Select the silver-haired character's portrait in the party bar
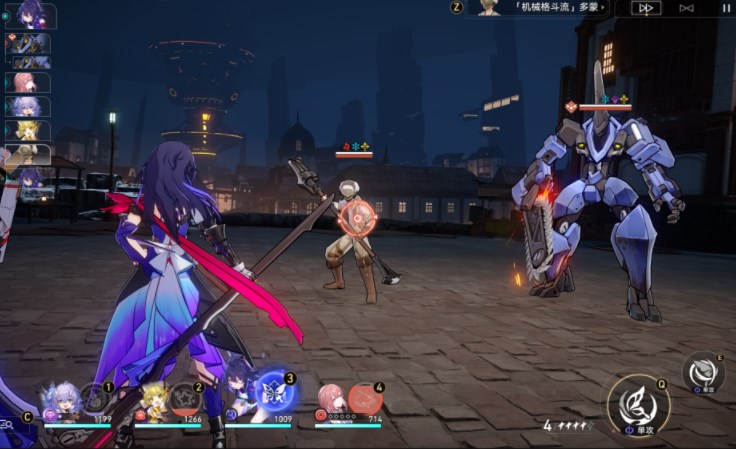The height and width of the screenshot is (449, 736). 62,402
